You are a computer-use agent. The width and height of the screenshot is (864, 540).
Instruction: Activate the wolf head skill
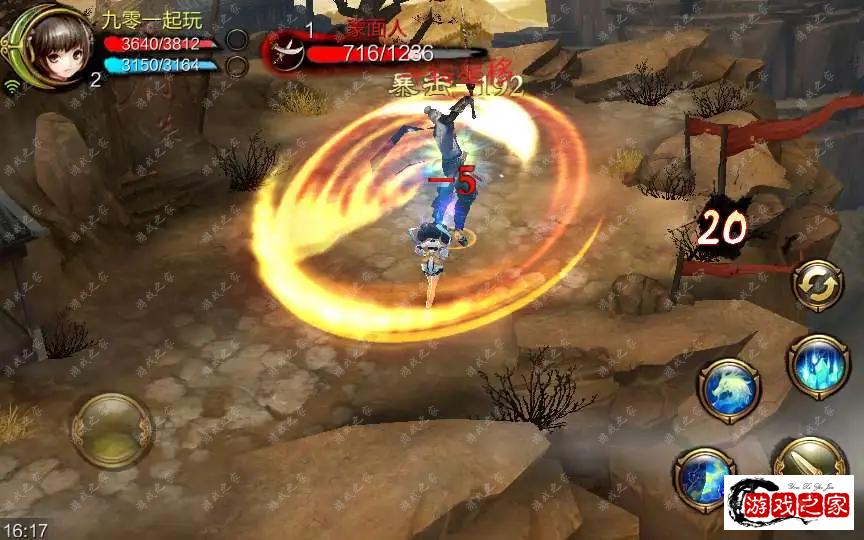(729, 388)
